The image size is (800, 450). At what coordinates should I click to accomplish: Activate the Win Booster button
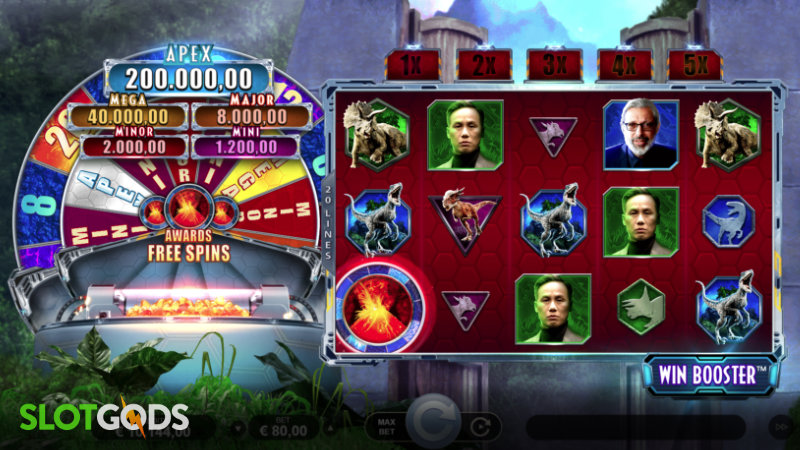pos(711,375)
